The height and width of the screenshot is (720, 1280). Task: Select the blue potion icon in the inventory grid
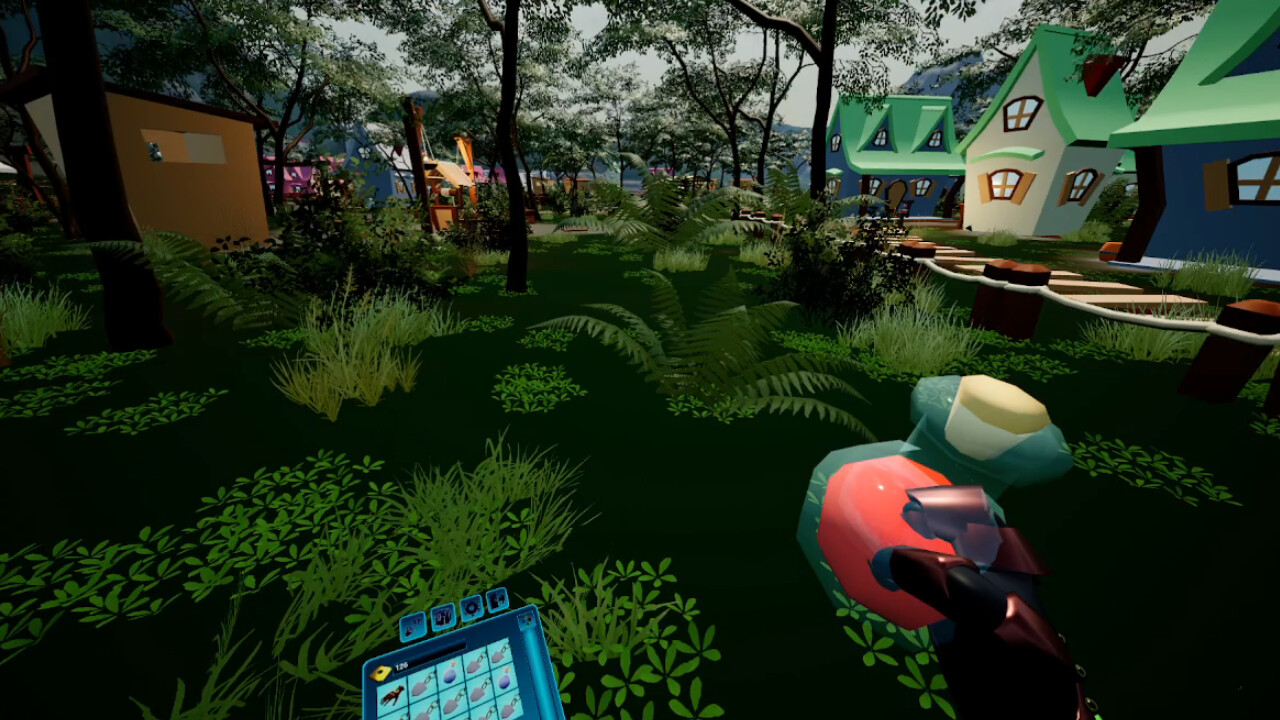[450, 675]
